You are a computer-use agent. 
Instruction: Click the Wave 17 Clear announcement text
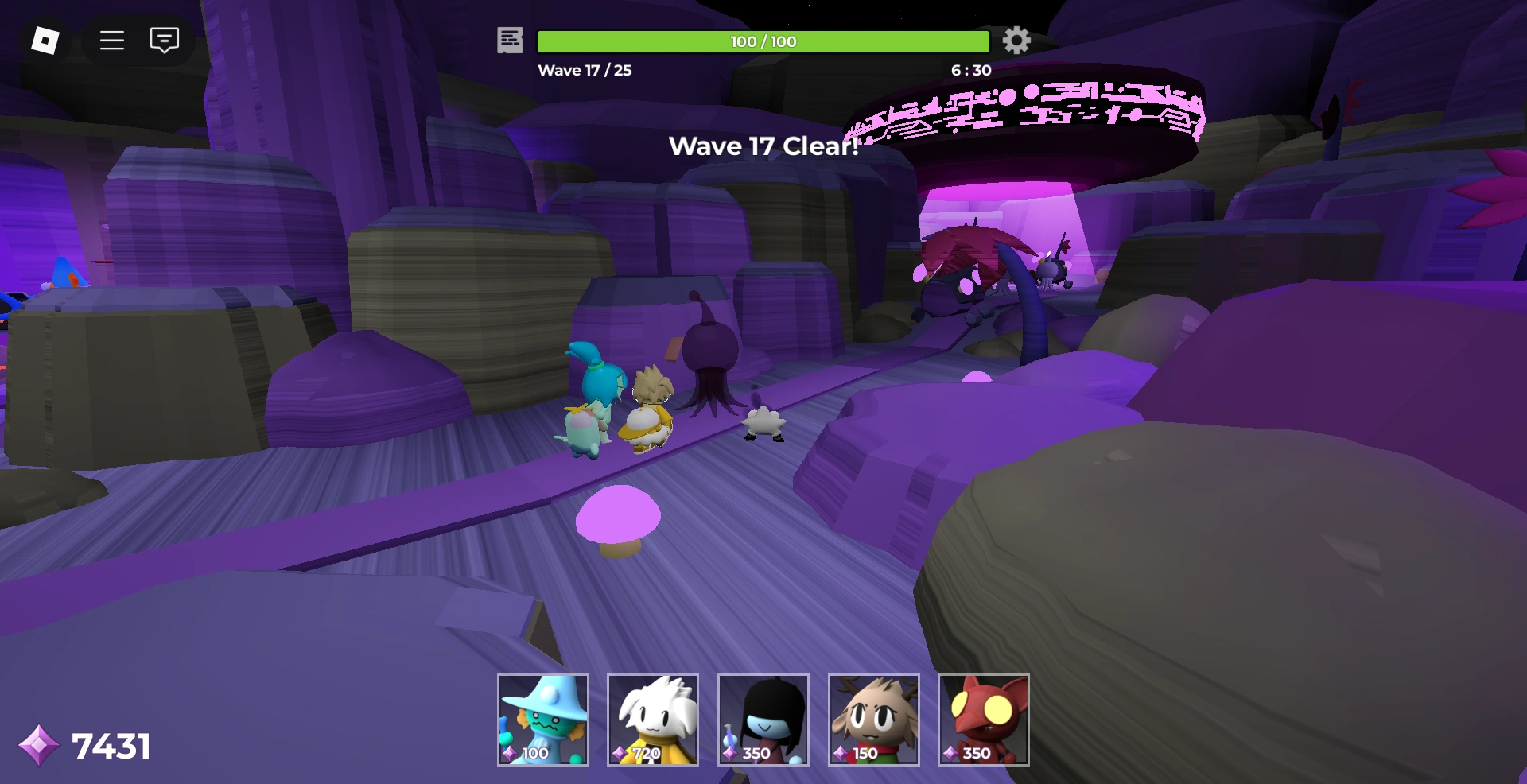tap(763, 146)
